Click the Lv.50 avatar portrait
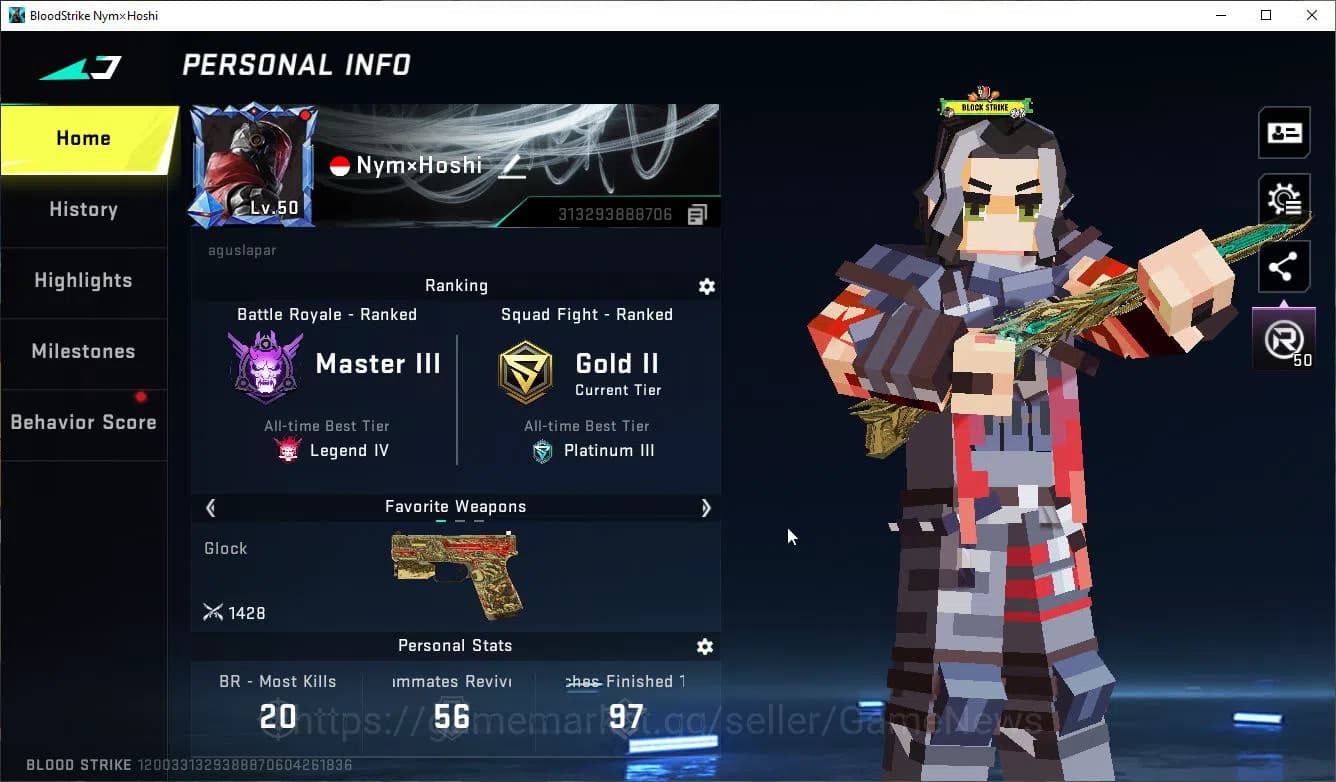 (x=253, y=165)
